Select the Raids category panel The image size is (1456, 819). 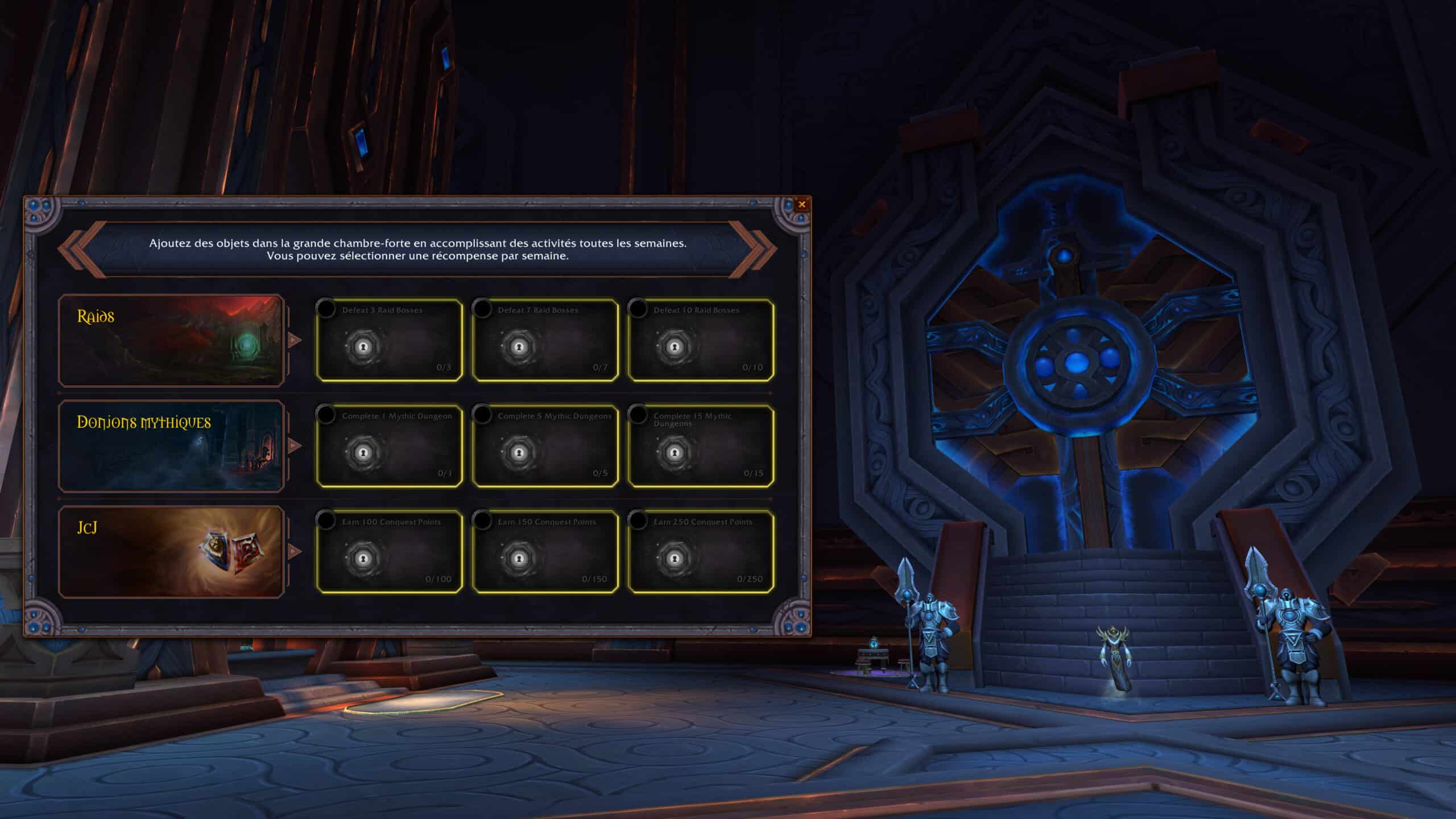(171, 340)
